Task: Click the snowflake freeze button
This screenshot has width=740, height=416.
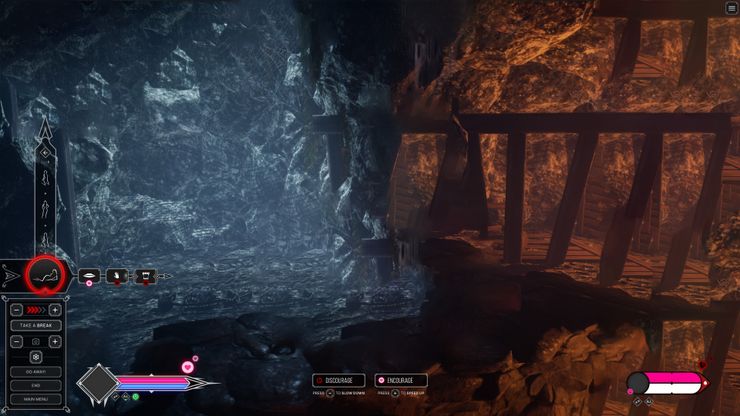Action: coord(36,356)
